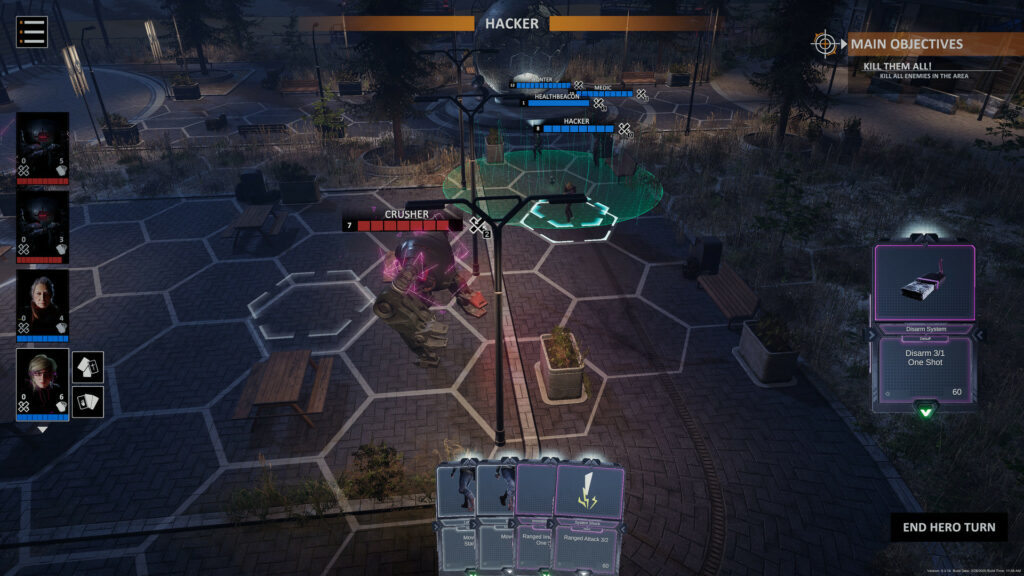Expand the hero list down arrow

pyautogui.click(x=43, y=429)
